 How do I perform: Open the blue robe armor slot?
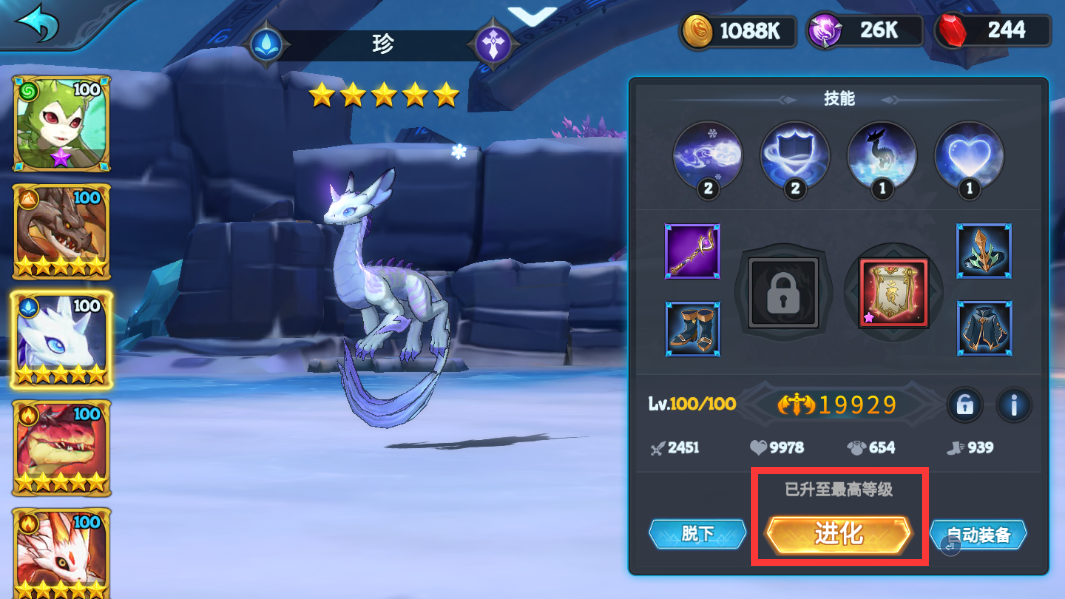coord(984,328)
